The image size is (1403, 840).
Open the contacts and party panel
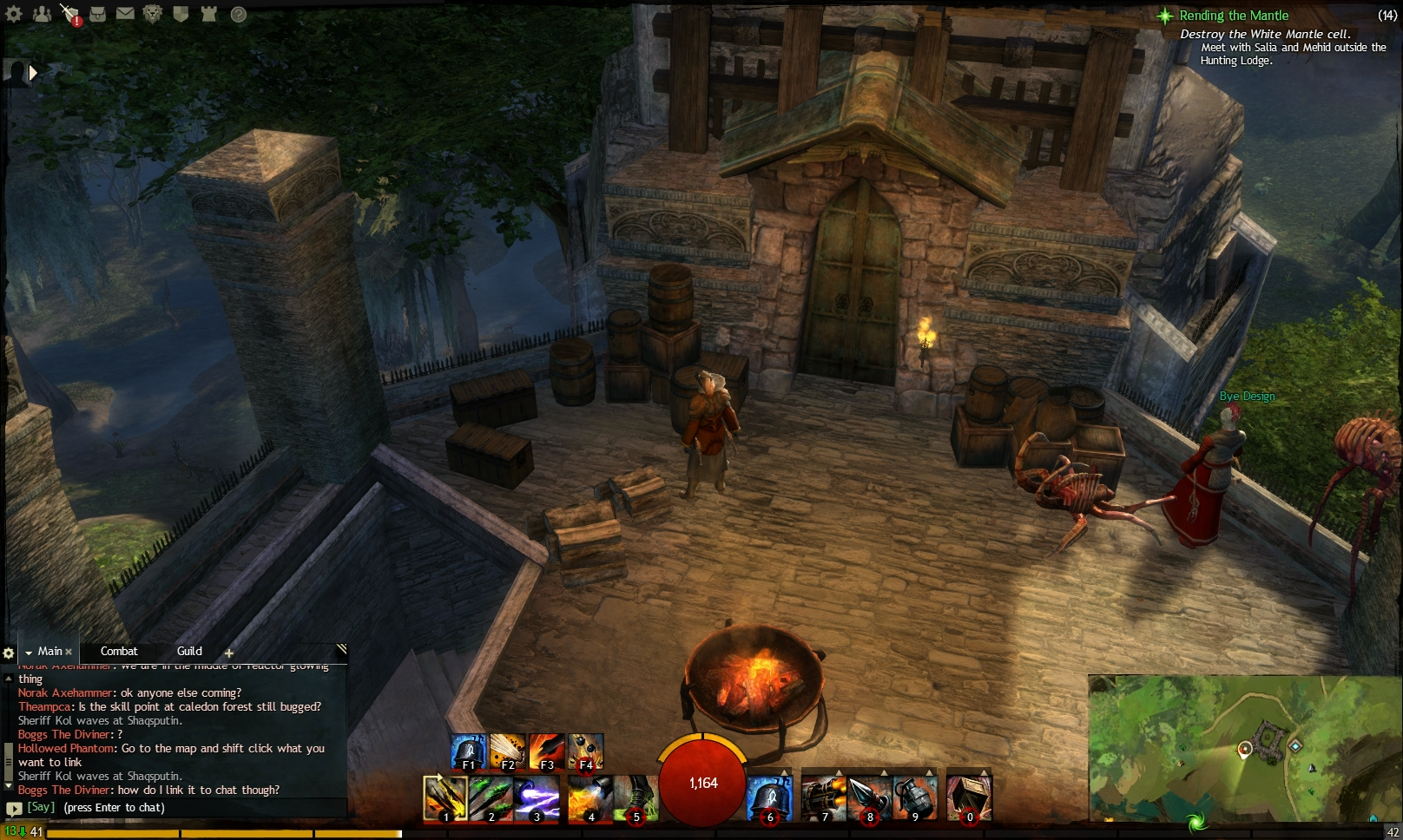pyautogui.click(x=42, y=14)
